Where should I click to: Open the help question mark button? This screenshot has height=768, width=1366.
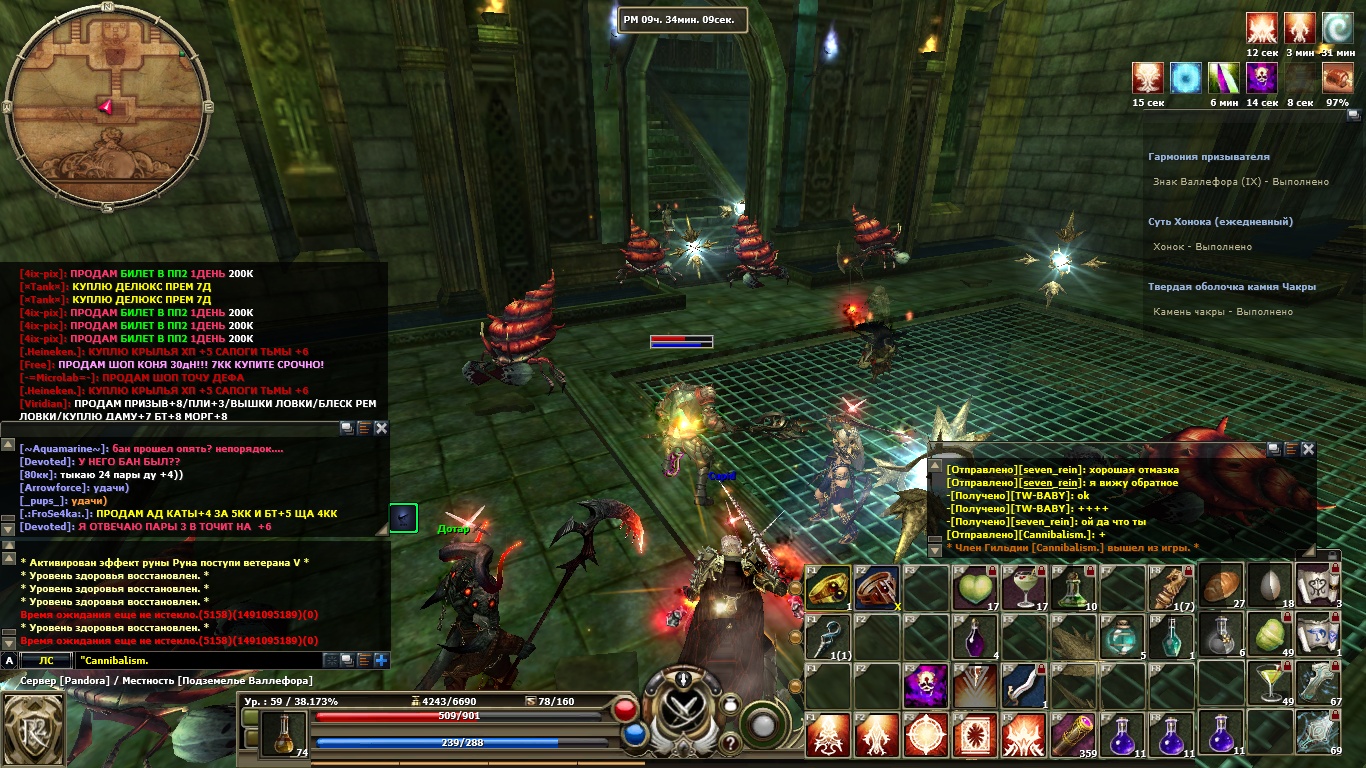731,743
